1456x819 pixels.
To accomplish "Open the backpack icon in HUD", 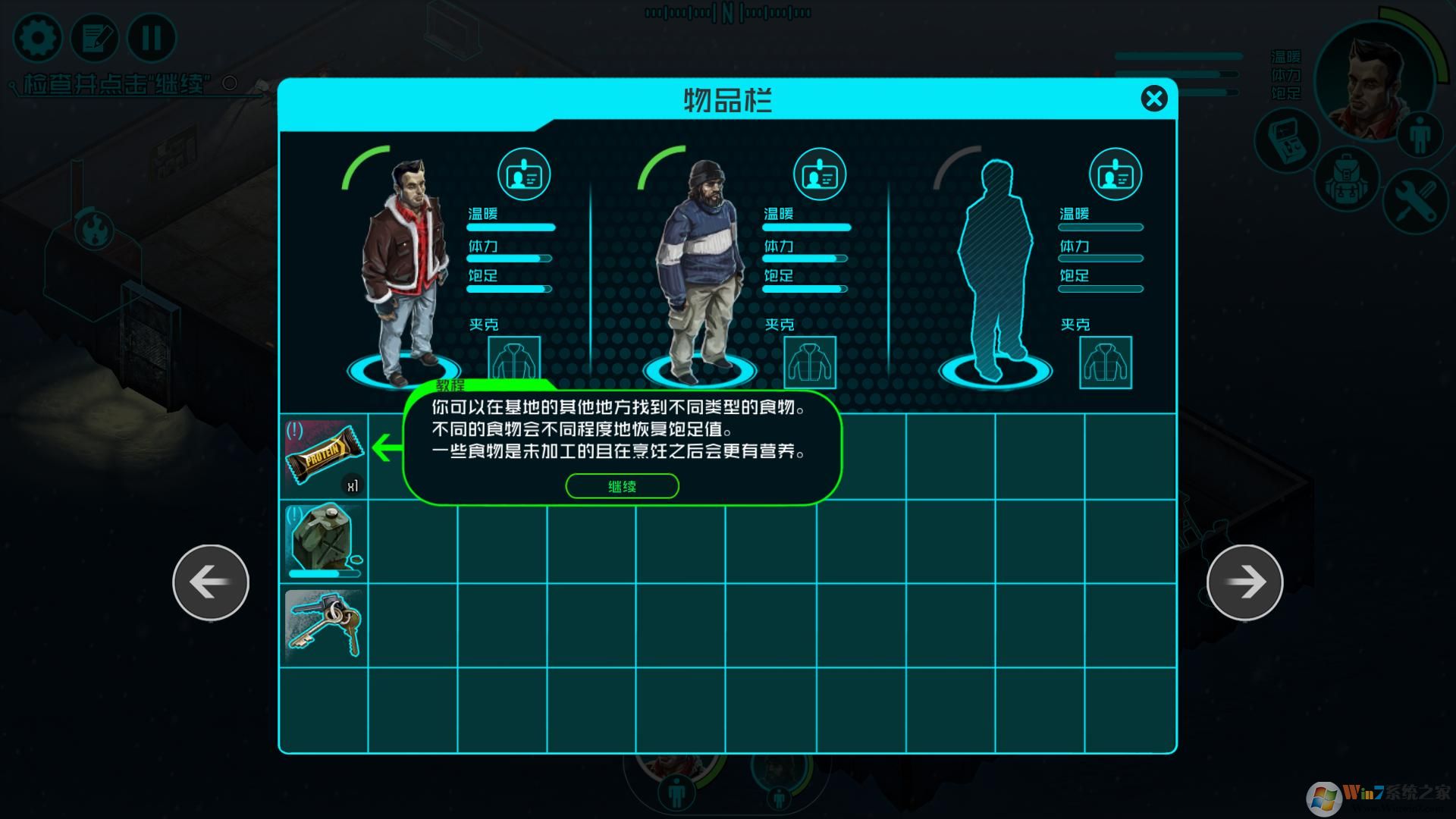I will point(1345,179).
